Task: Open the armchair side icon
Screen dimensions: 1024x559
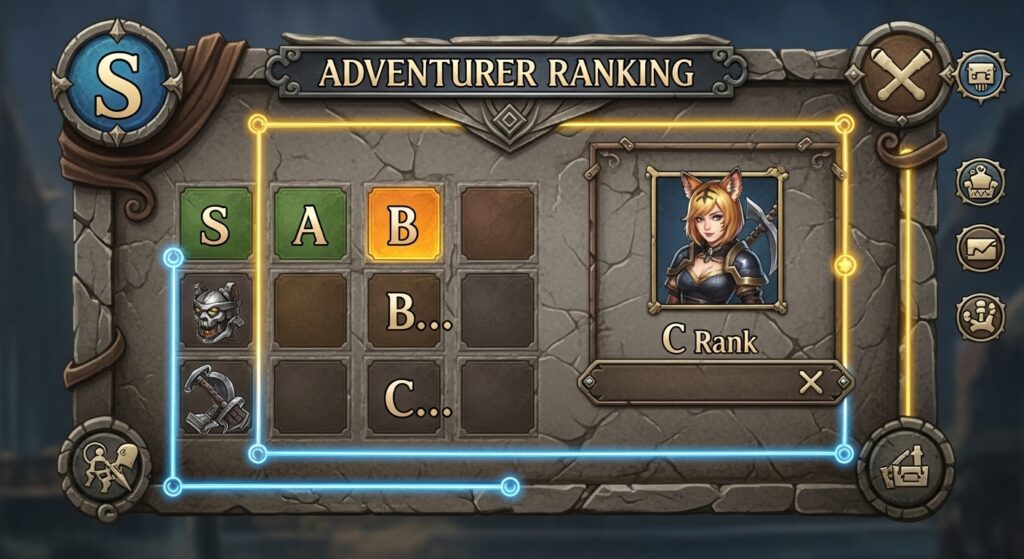Action: pyautogui.click(x=980, y=184)
